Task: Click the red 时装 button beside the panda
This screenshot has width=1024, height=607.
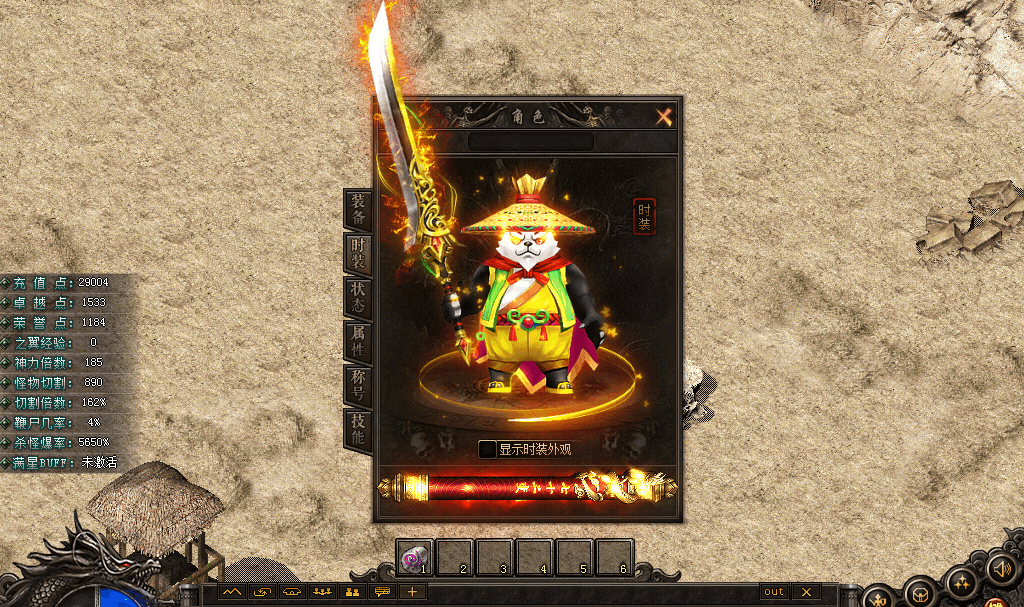Action: pos(644,216)
